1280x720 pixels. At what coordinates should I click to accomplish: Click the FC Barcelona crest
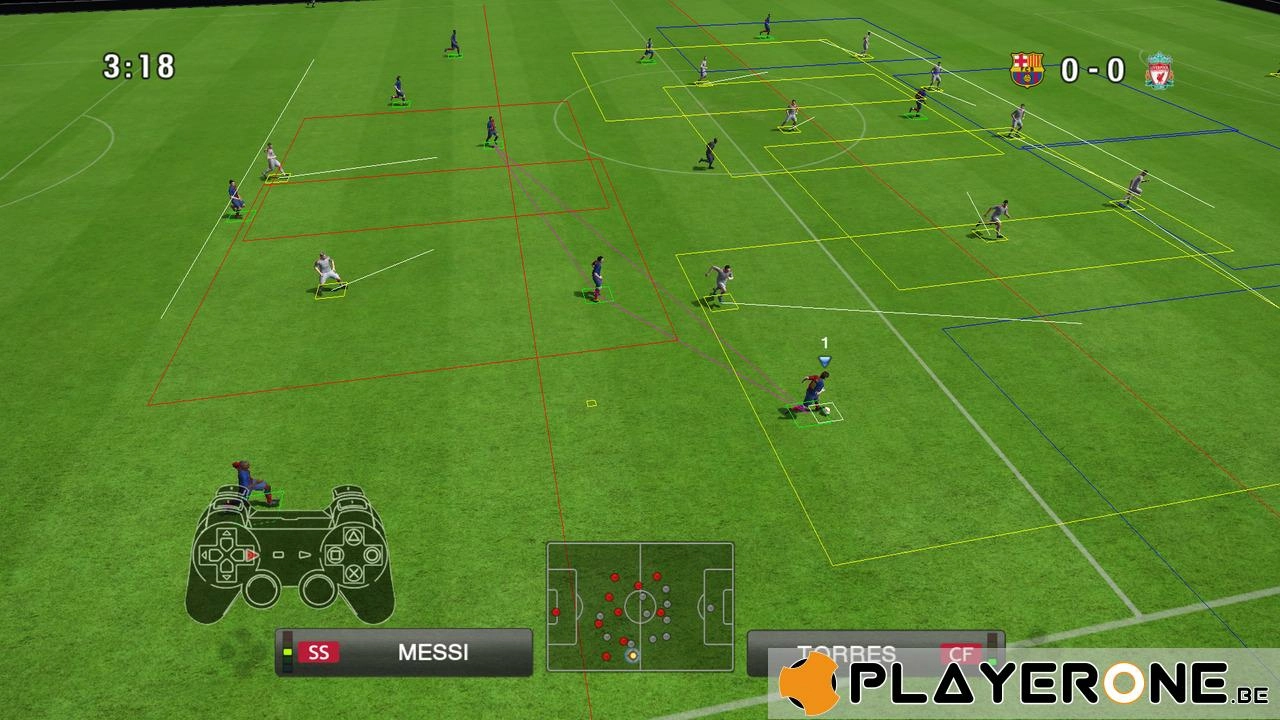1027,70
